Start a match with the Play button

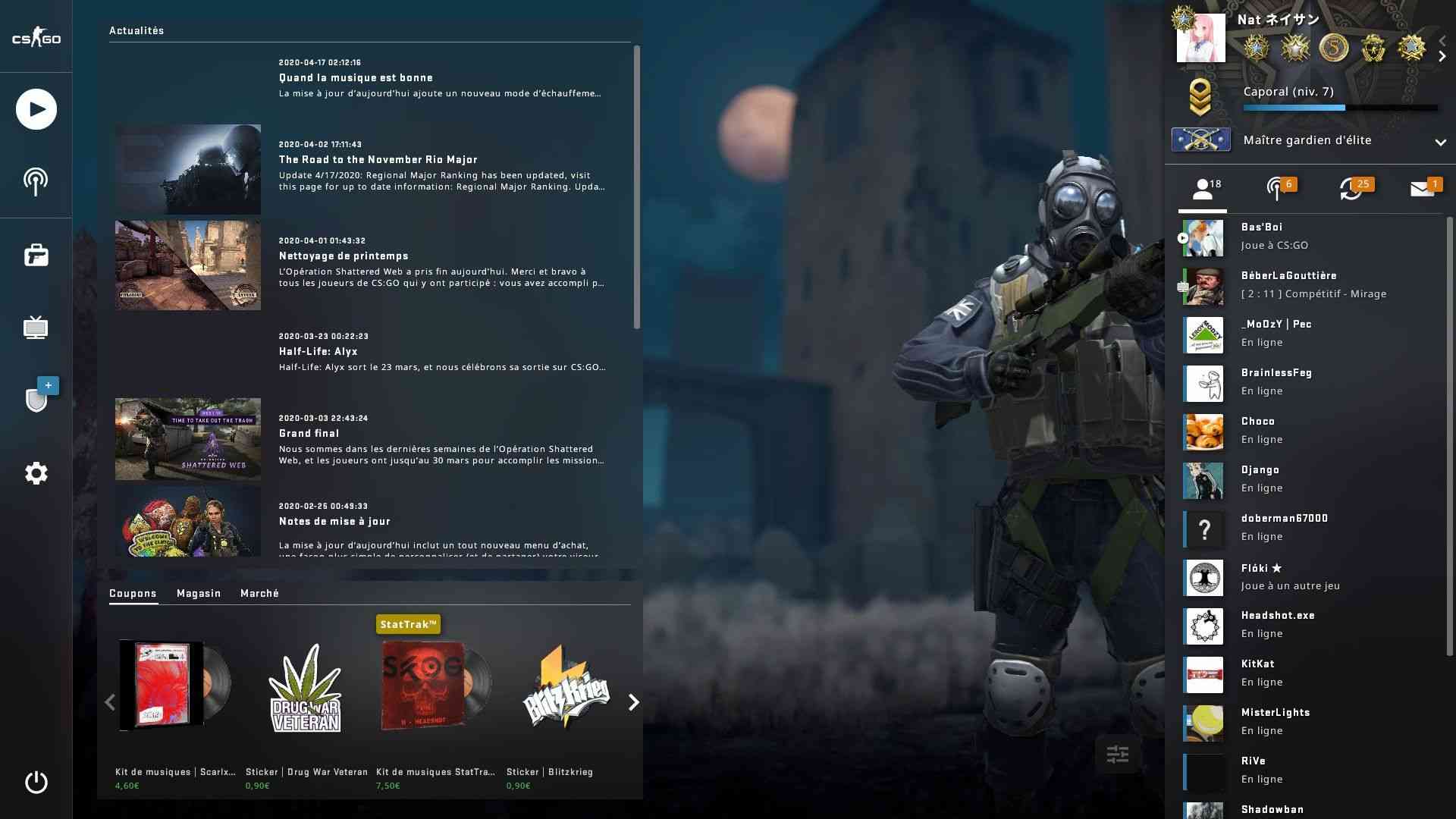coord(36,109)
